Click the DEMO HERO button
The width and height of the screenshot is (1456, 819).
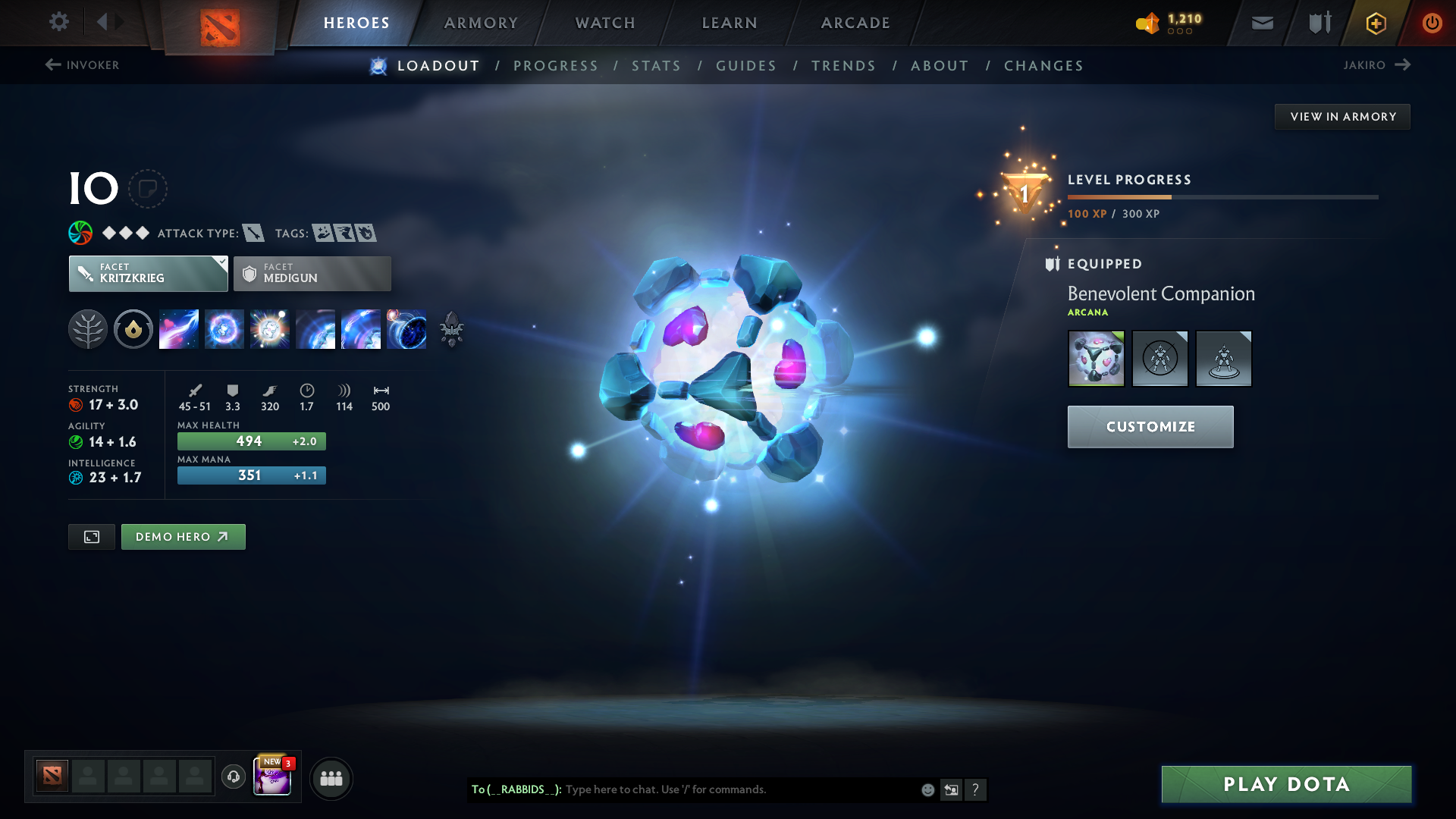pyautogui.click(x=183, y=536)
